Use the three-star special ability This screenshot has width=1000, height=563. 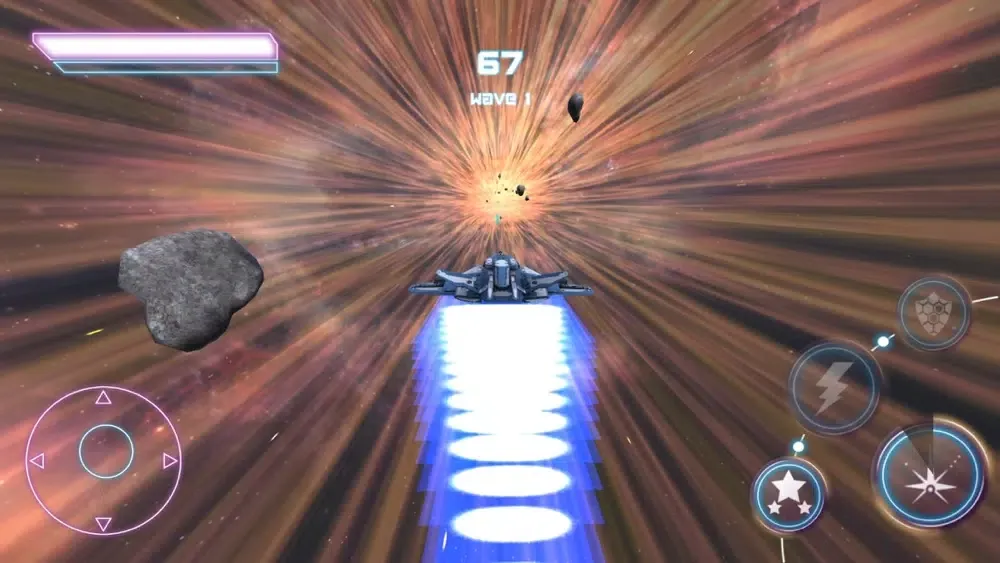tap(789, 493)
